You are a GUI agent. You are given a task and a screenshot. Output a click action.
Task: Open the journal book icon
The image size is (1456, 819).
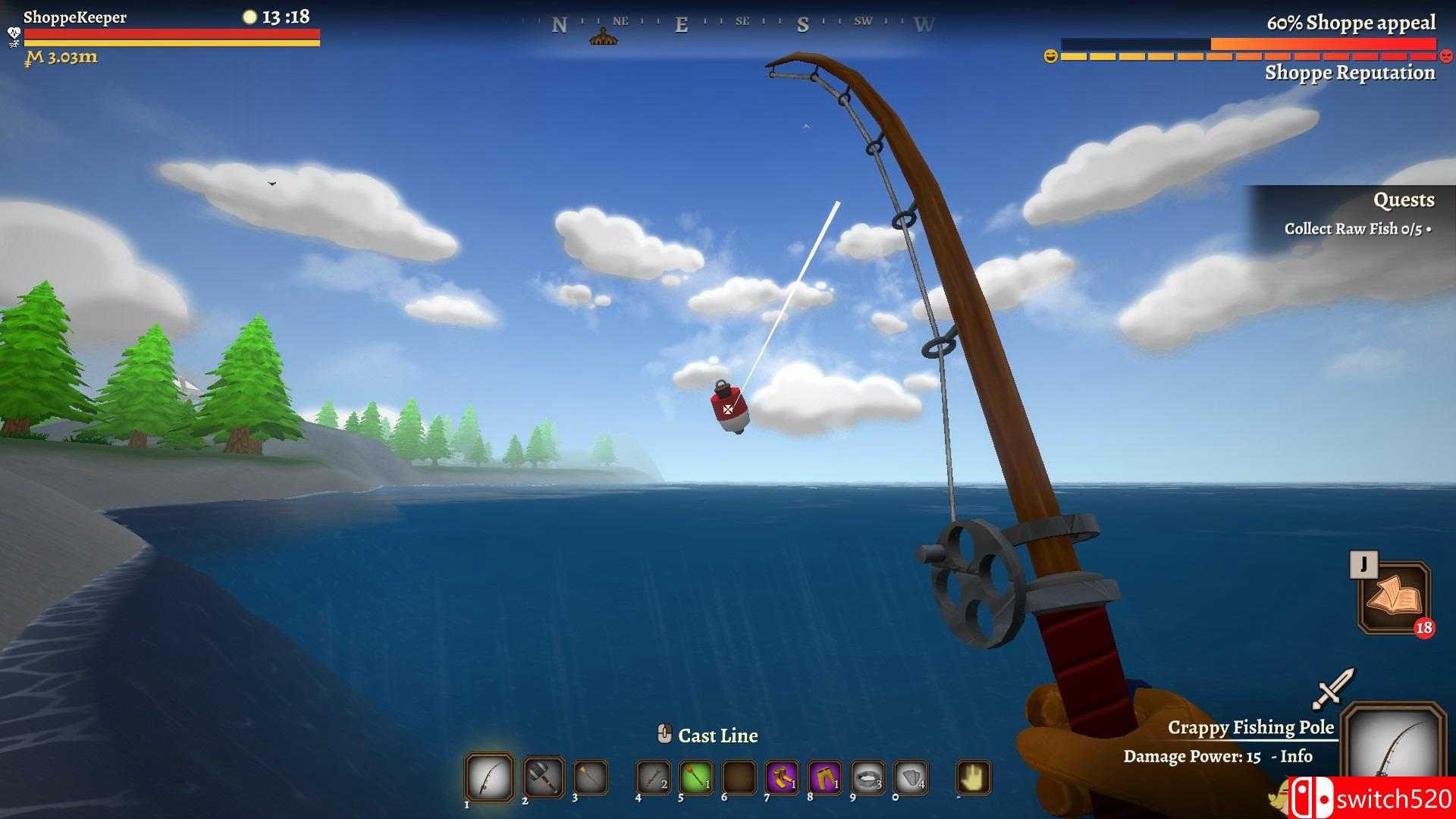(x=1394, y=598)
